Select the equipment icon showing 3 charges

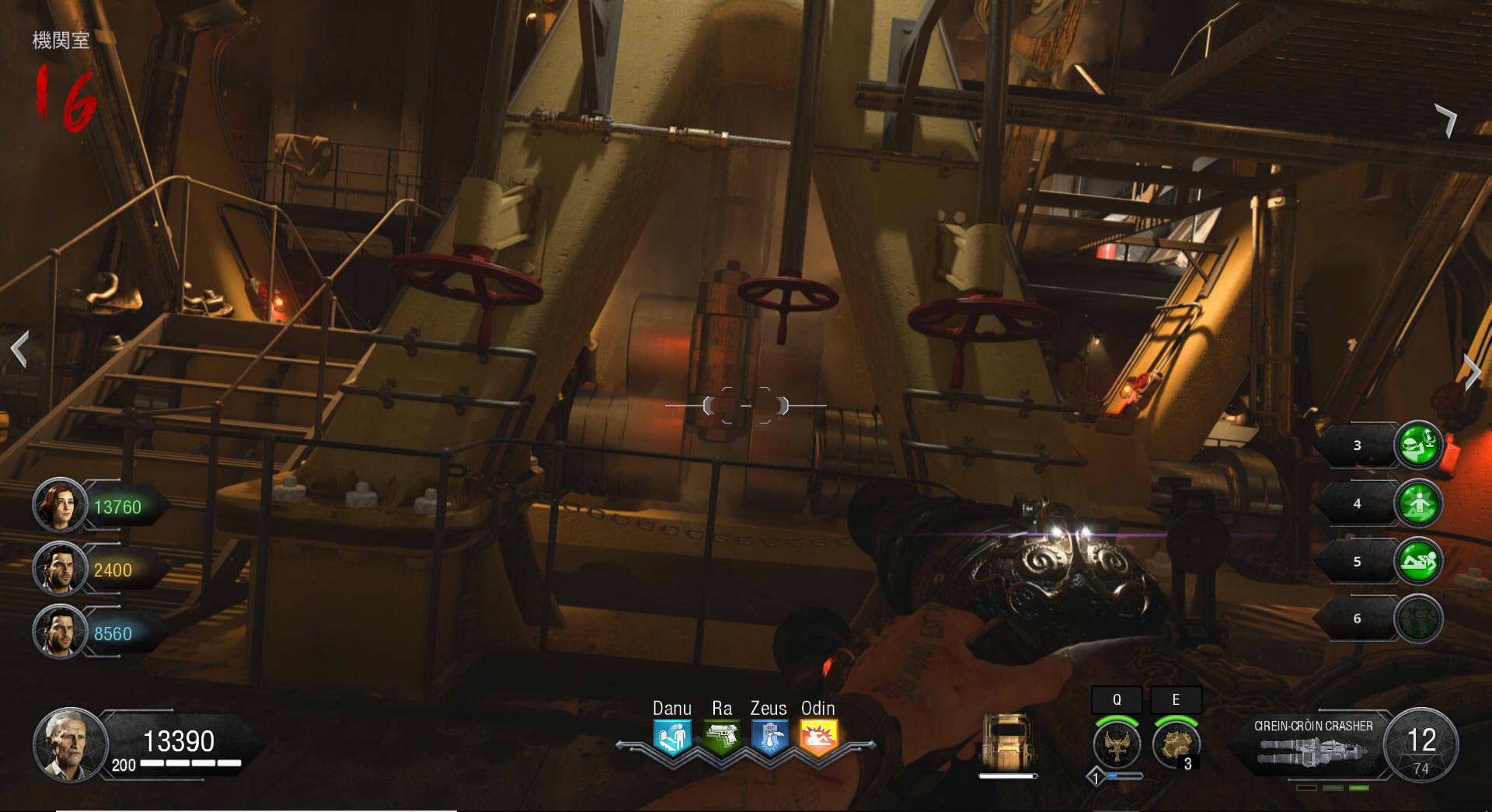coord(1176,744)
